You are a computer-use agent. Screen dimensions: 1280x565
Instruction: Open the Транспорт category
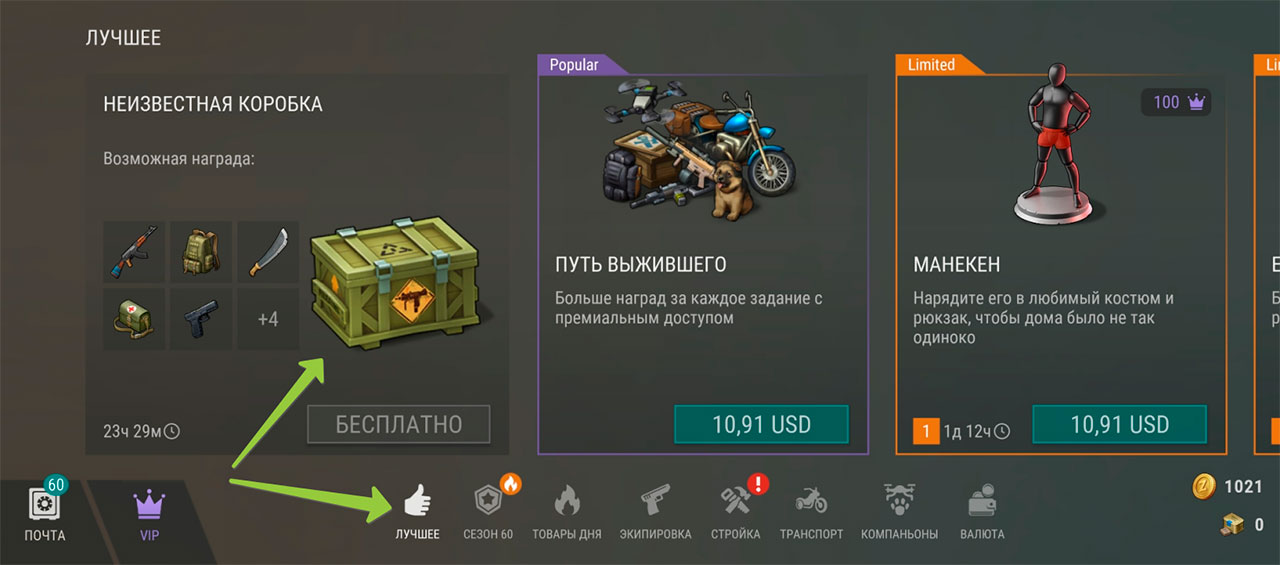pos(811,512)
